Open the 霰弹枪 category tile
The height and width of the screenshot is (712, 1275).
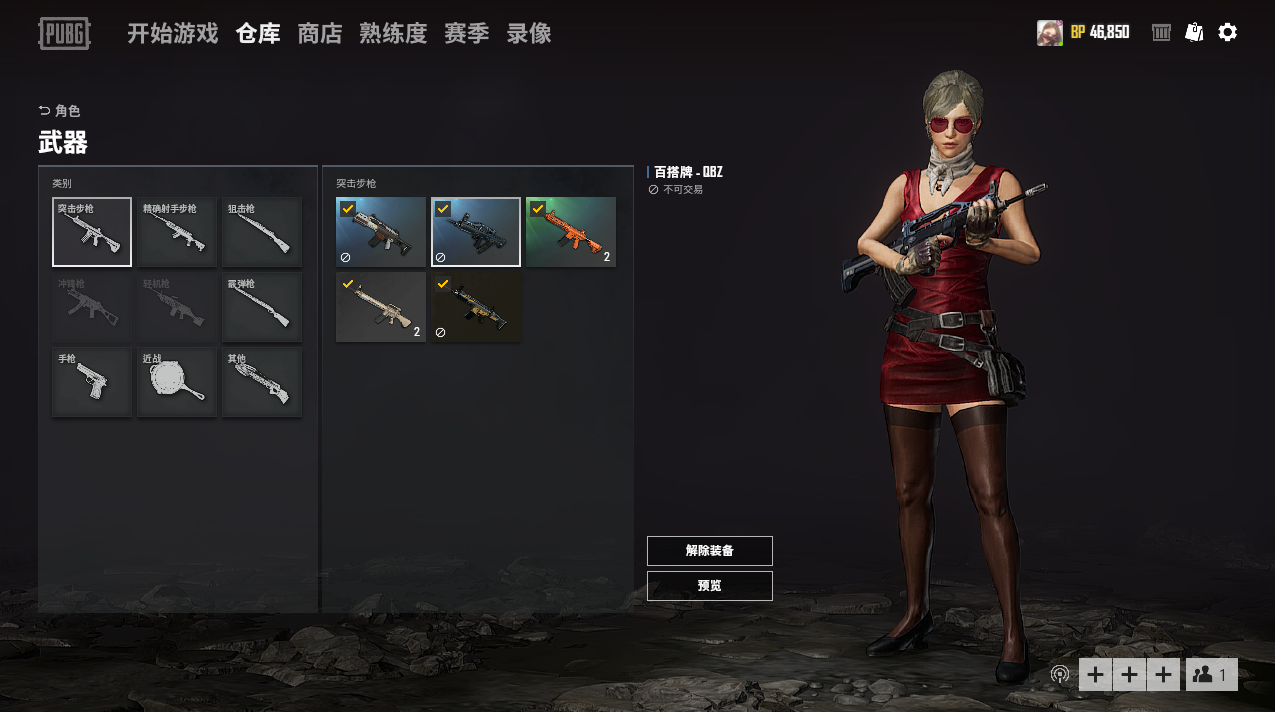click(x=262, y=307)
